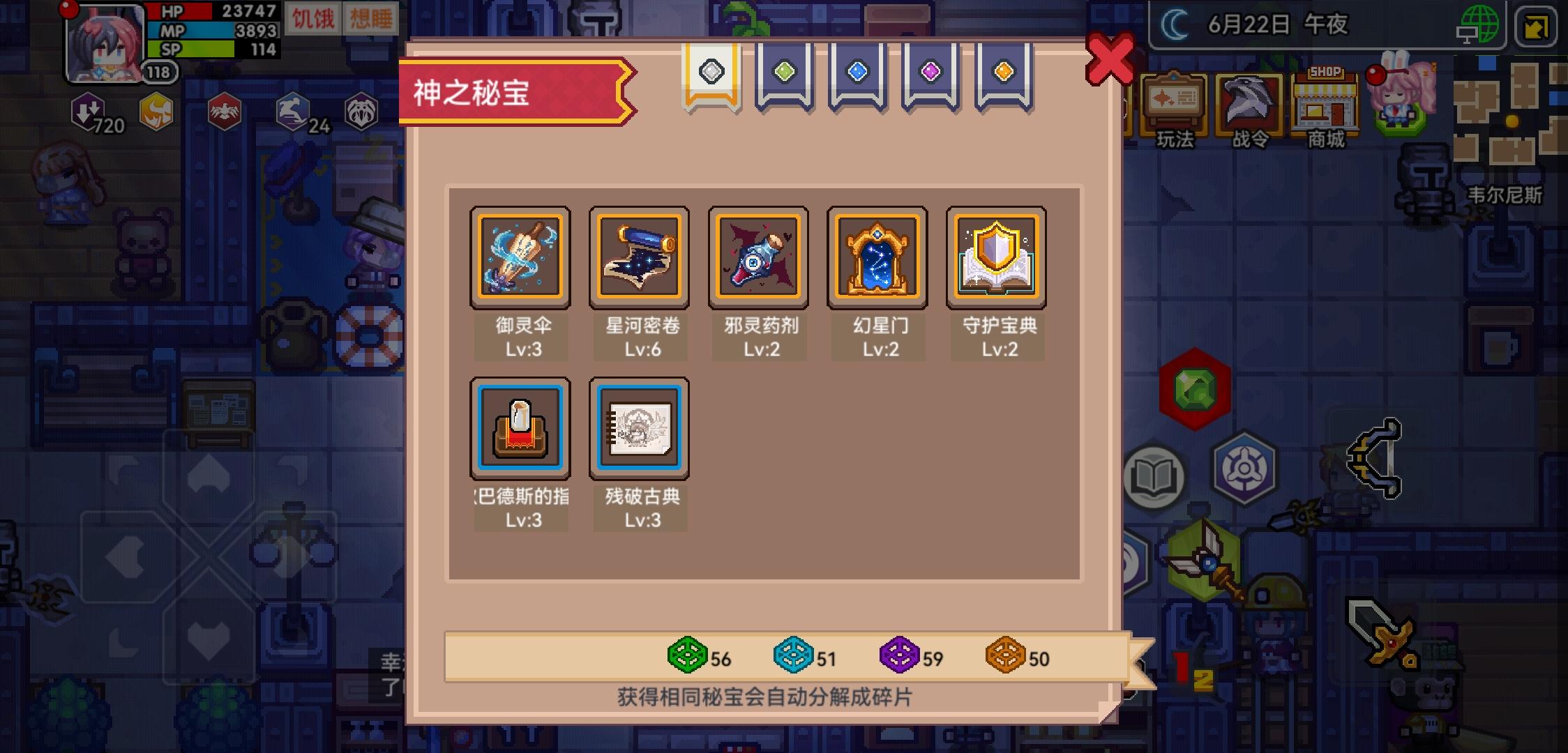Select the candle treasure 巴德斯的指
1568x753 pixels.
[520, 427]
